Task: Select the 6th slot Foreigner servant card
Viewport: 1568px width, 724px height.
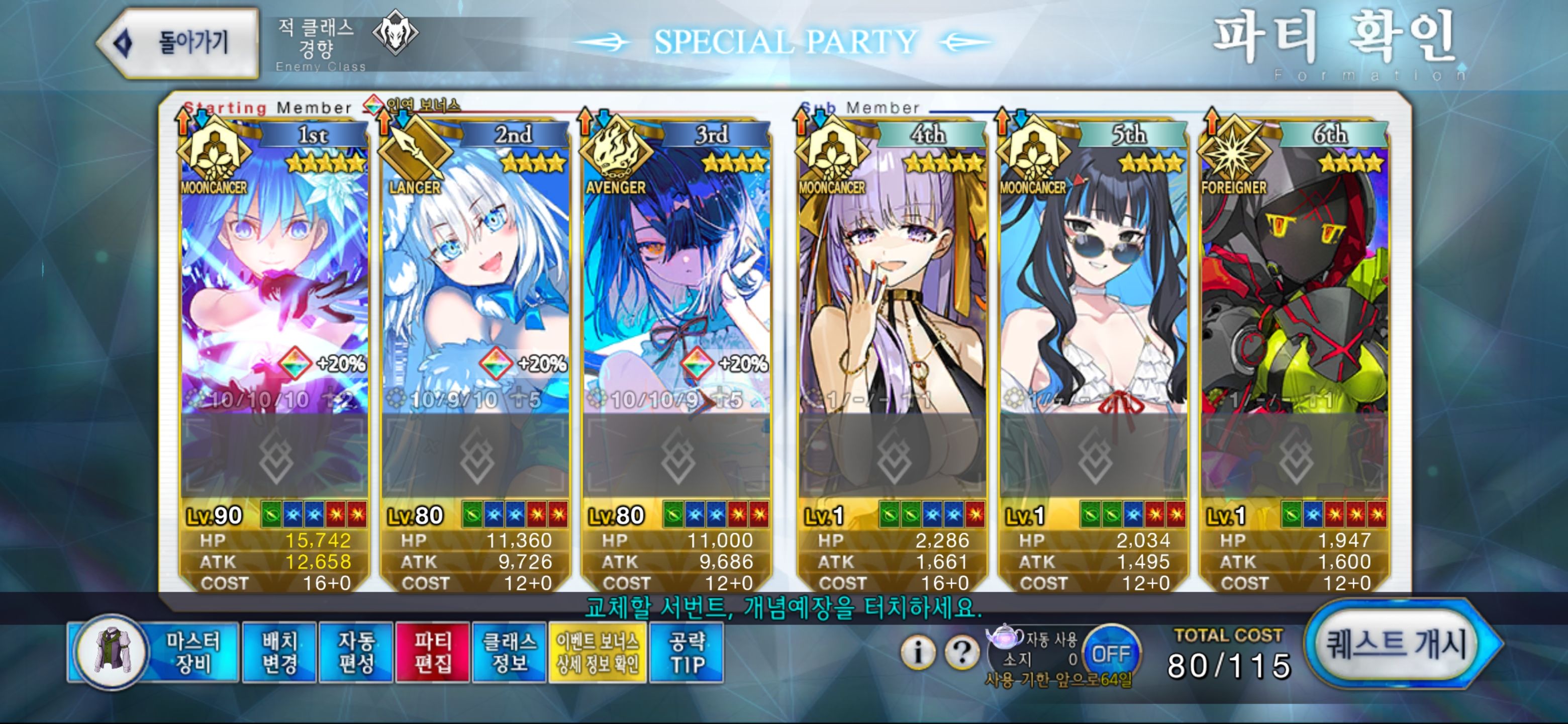Action: 1294,292
